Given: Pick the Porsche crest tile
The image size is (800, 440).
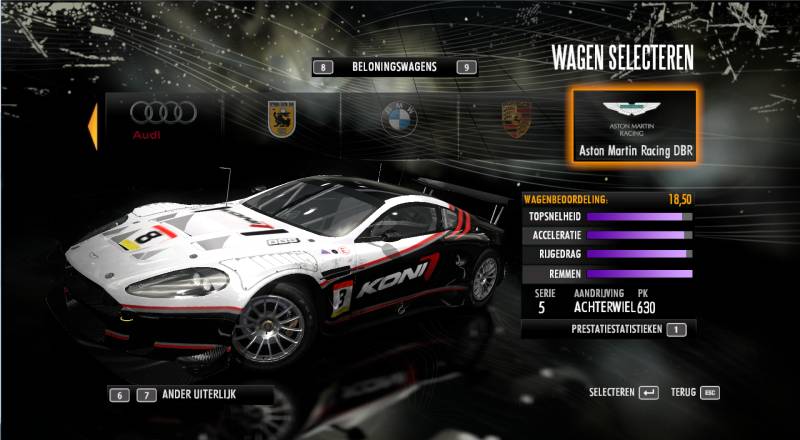Looking at the screenshot, I should (516, 119).
